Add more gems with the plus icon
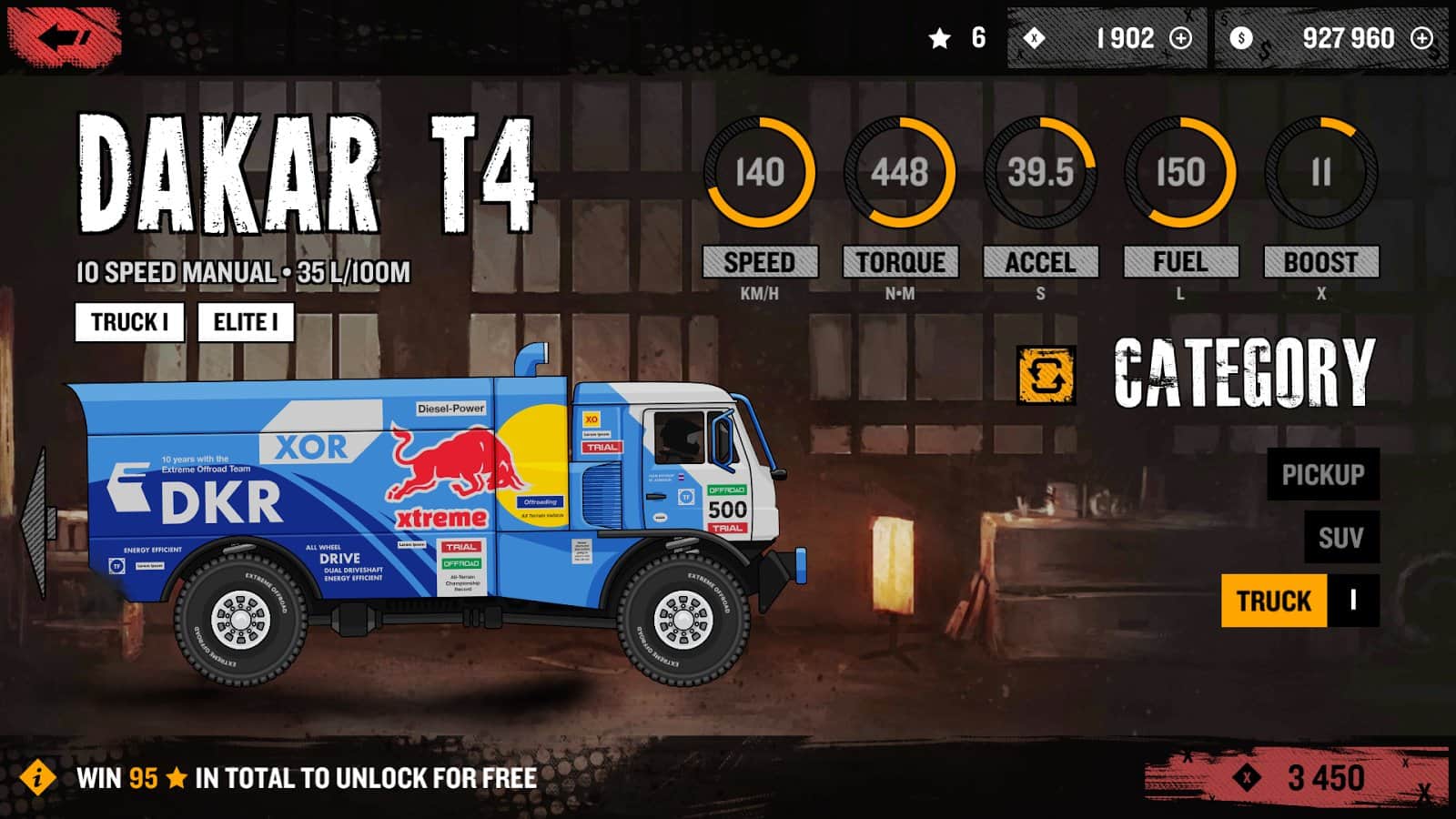1456x819 pixels. [1180, 38]
